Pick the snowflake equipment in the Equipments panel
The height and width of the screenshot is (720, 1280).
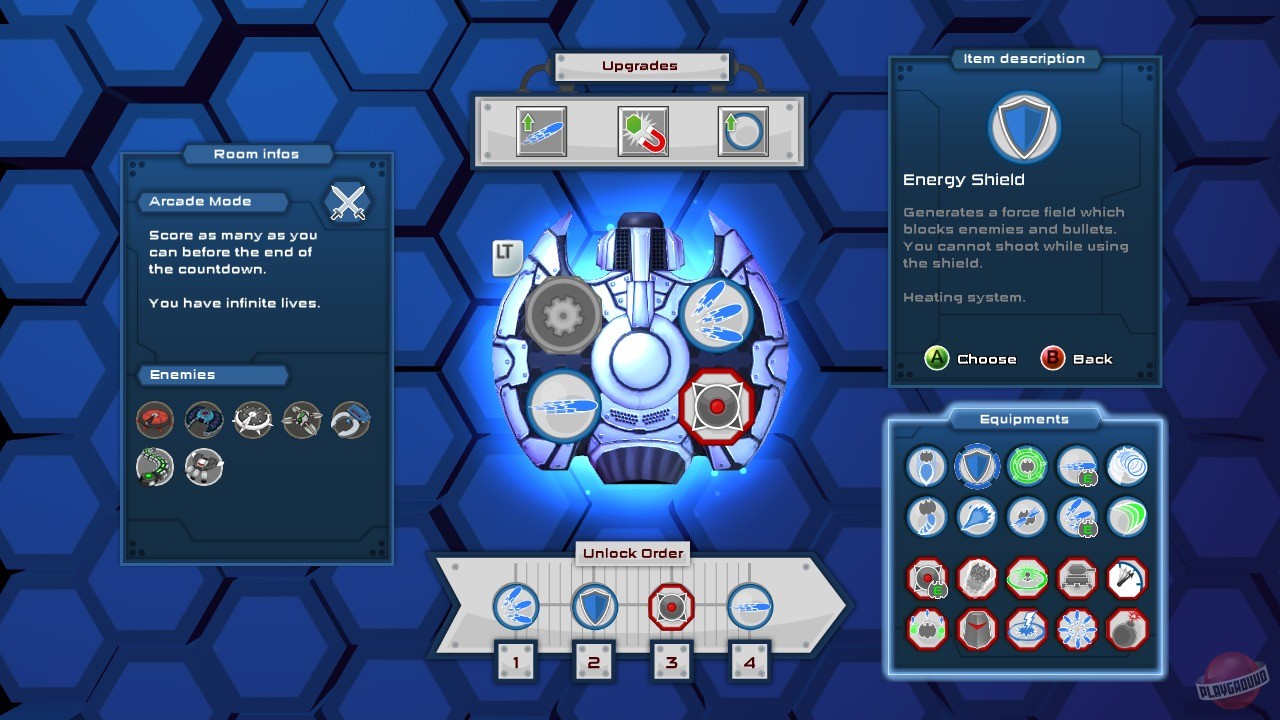(x=1077, y=629)
